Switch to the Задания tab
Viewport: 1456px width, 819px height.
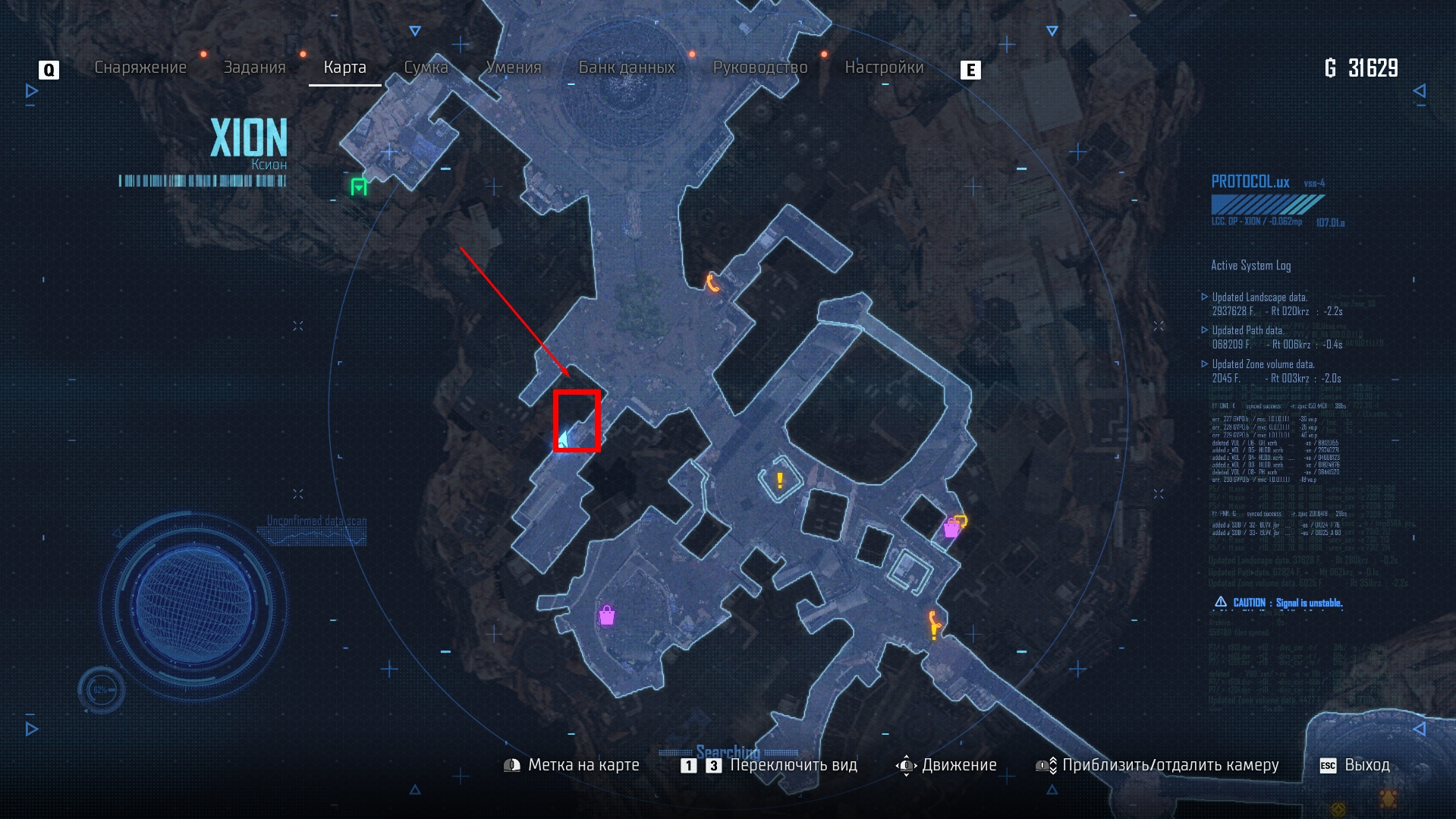tap(254, 68)
